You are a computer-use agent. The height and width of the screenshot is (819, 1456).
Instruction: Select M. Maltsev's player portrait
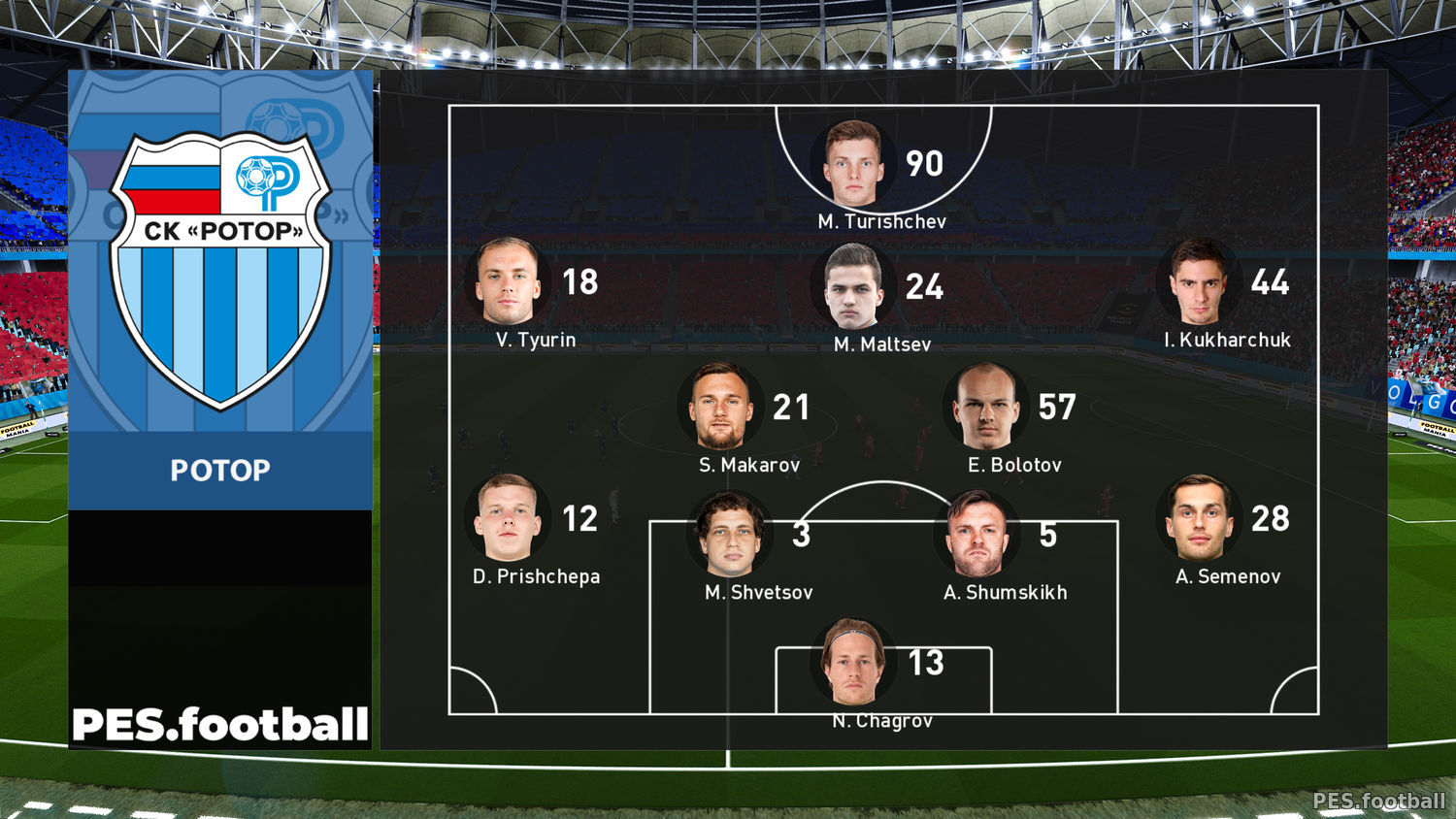tap(853, 286)
